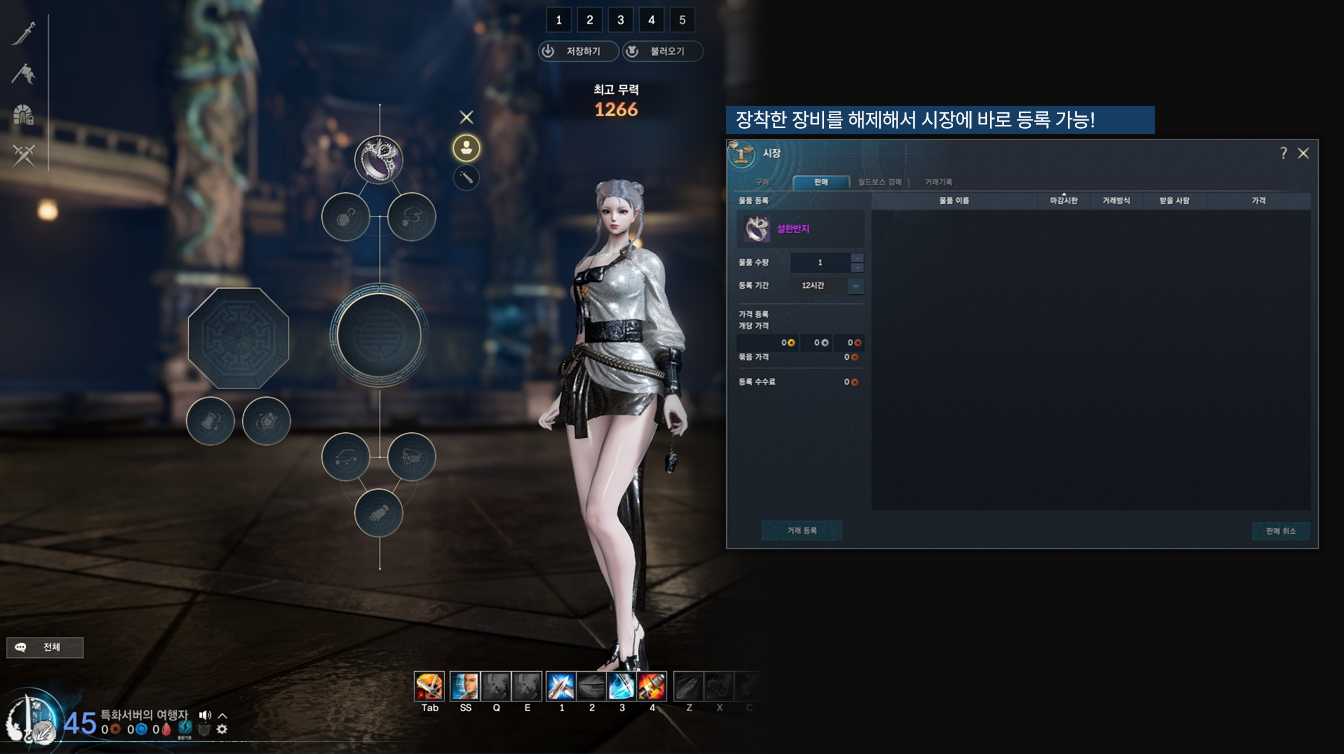Open the settings gear near the minimap
The width and height of the screenshot is (1344, 754).
point(222,730)
